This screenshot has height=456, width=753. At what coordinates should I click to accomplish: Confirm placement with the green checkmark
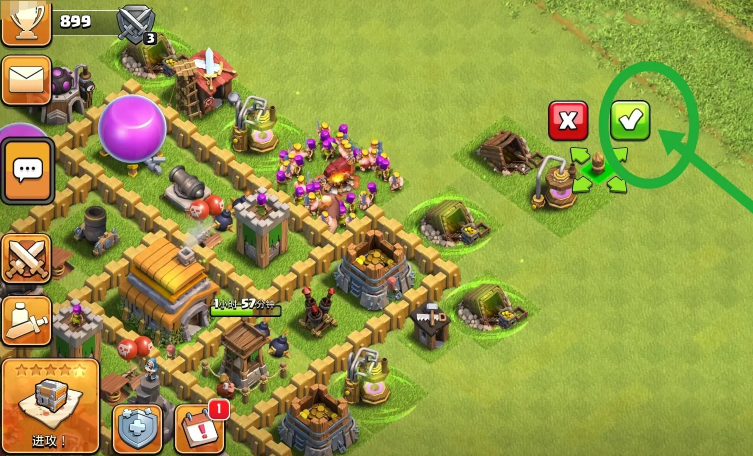(630, 121)
